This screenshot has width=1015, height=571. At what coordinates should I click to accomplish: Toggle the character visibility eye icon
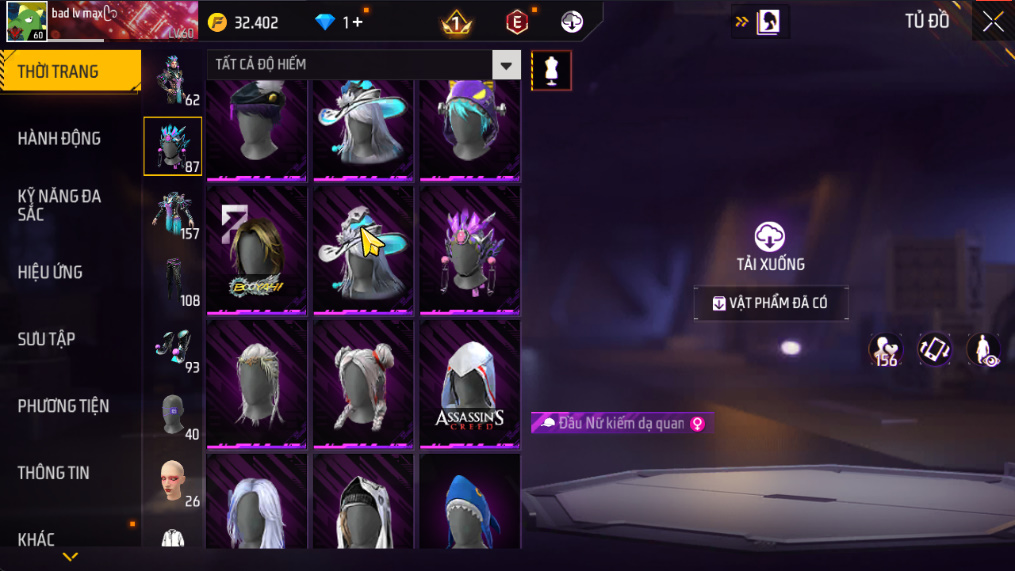984,350
